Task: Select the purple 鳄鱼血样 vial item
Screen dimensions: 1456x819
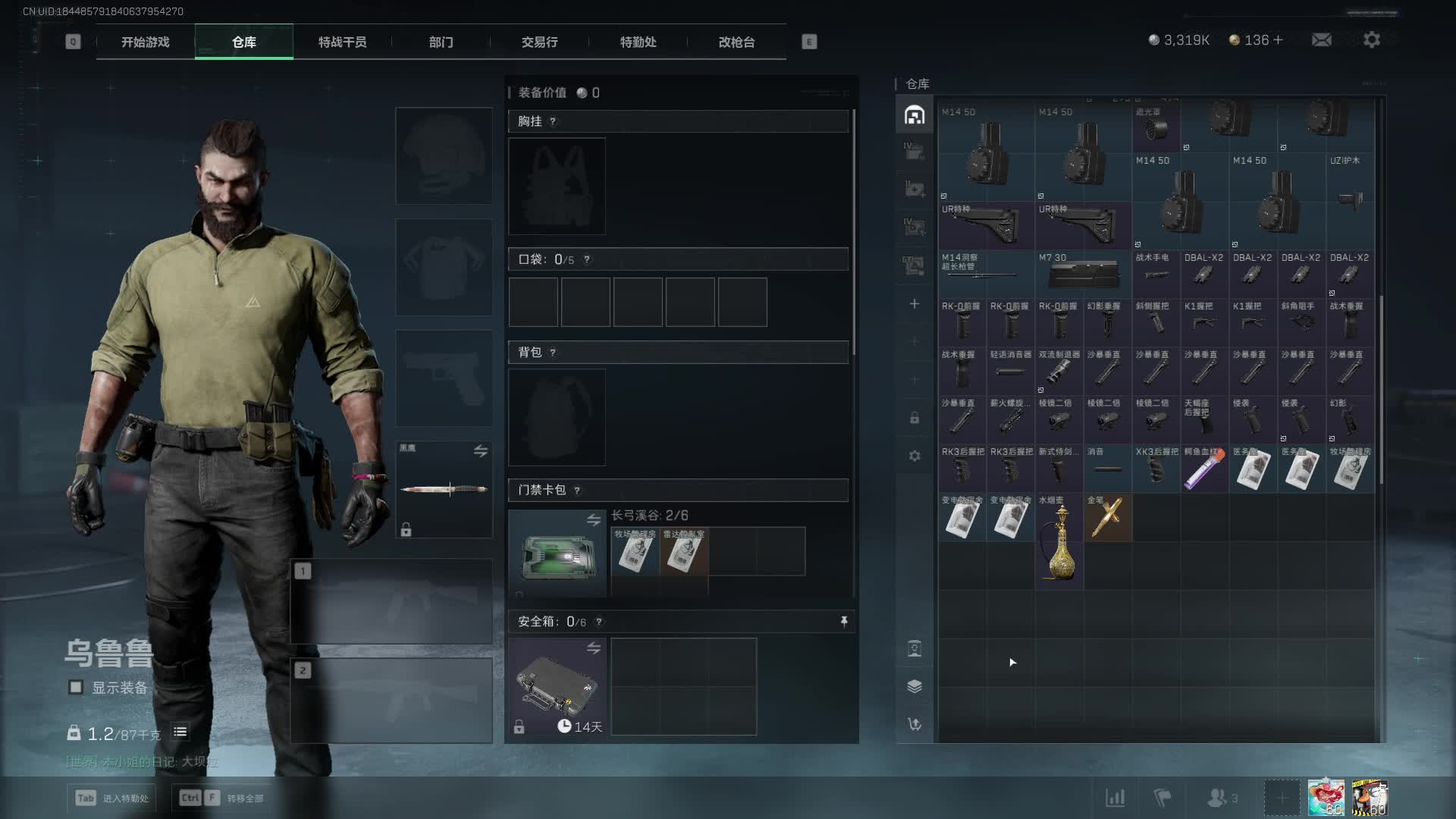Action: [1204, 469]
